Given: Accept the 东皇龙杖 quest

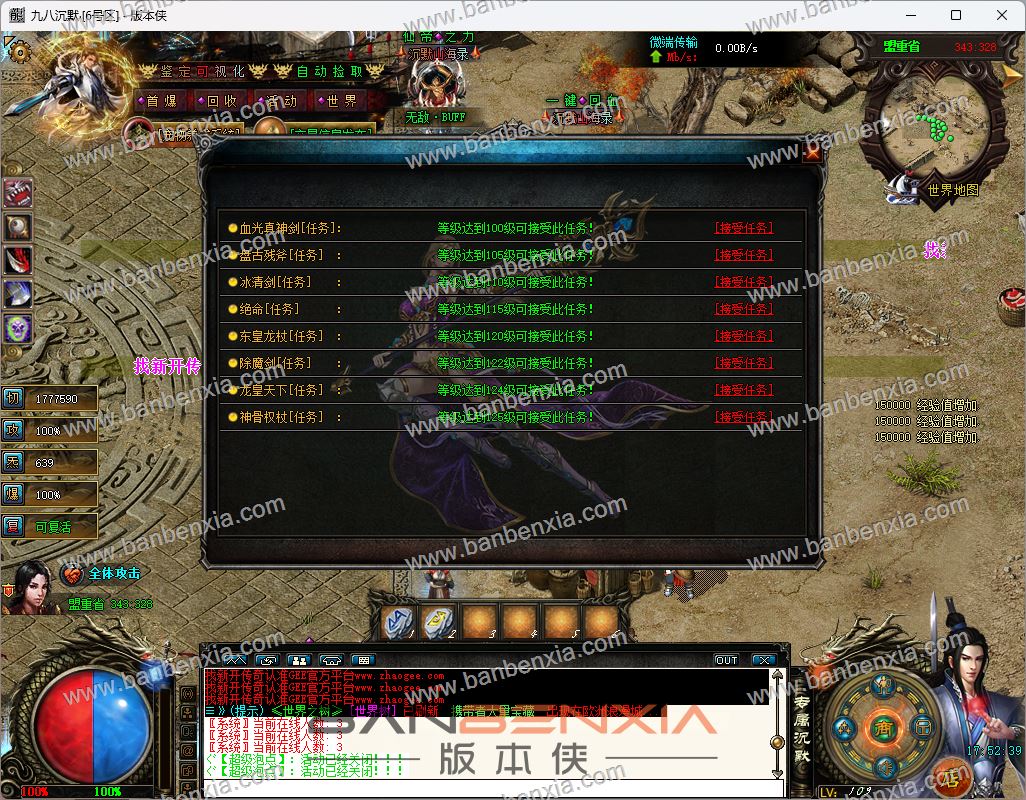Looking at the screenshot, I should click(743, 336).
